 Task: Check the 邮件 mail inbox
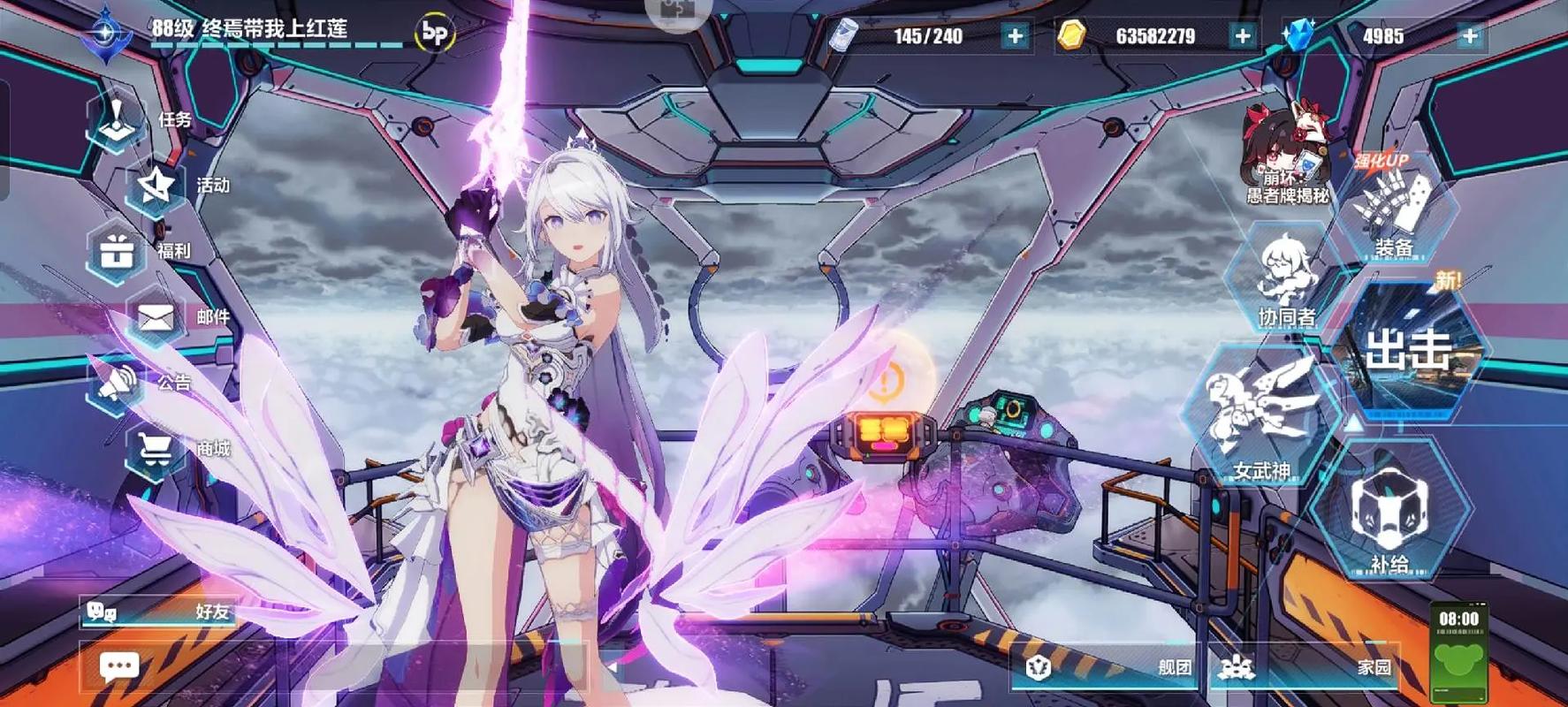[x=159, y=317]
